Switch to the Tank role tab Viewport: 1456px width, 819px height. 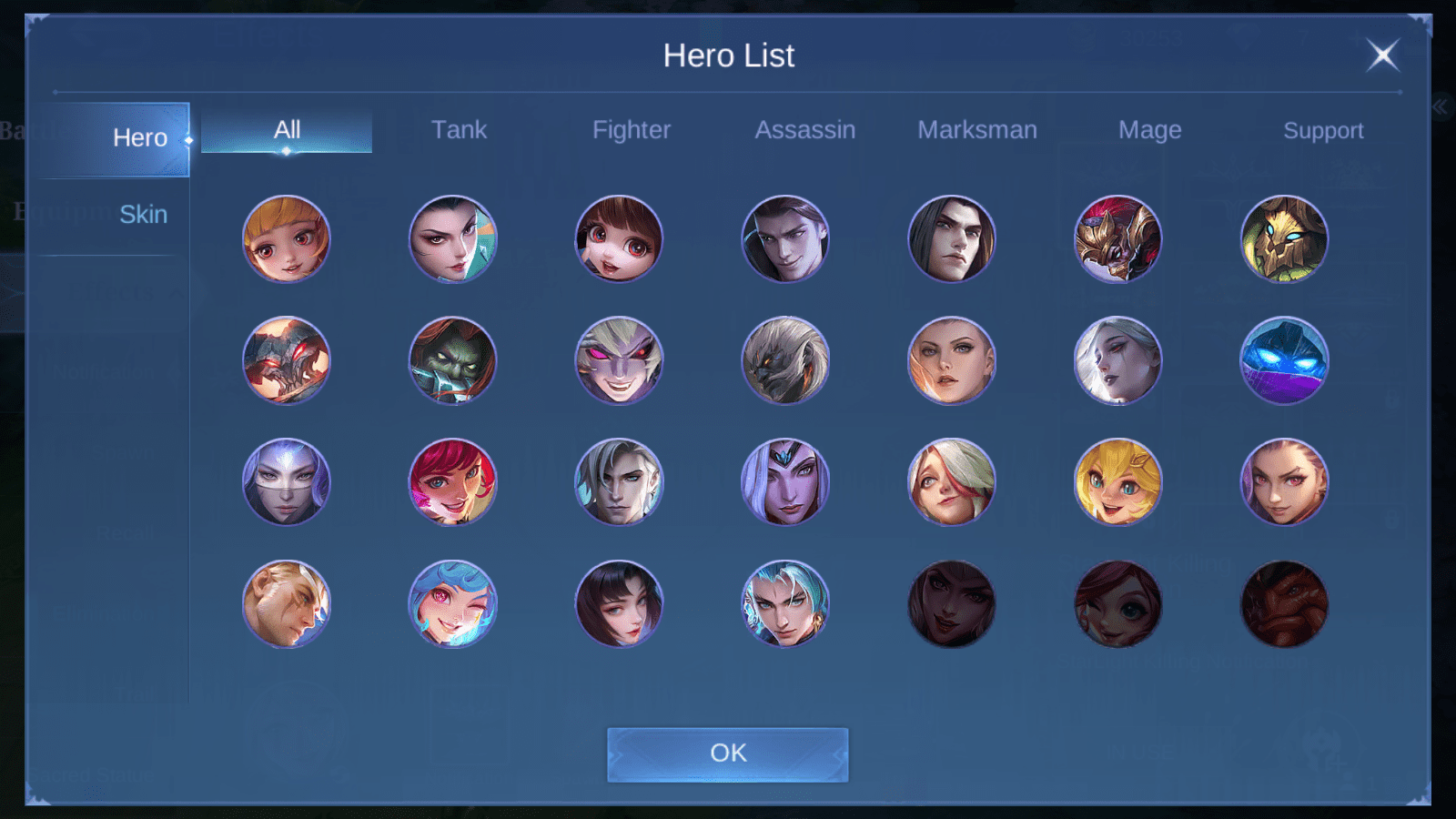point(459,130)
